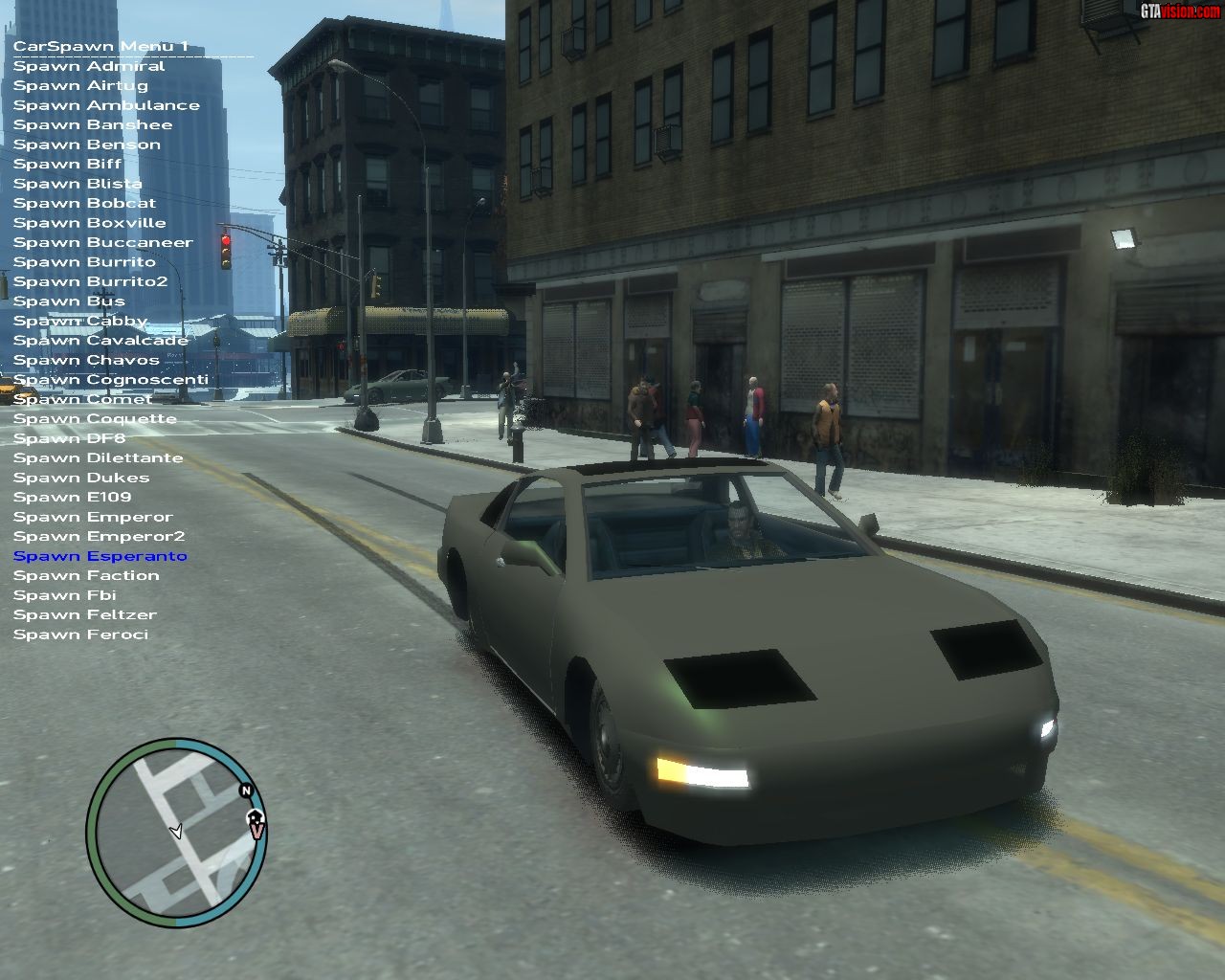Click the Spawn Bobcat menu entry
Image resolution: width=1225 pixels, height=980 pixels.
click(x=84, y=203)
